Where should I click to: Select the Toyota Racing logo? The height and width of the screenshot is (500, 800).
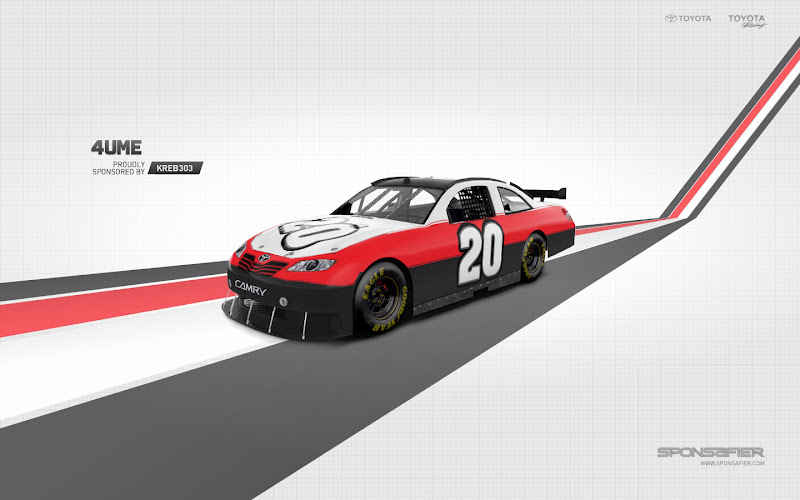click(x=746, y=20)
